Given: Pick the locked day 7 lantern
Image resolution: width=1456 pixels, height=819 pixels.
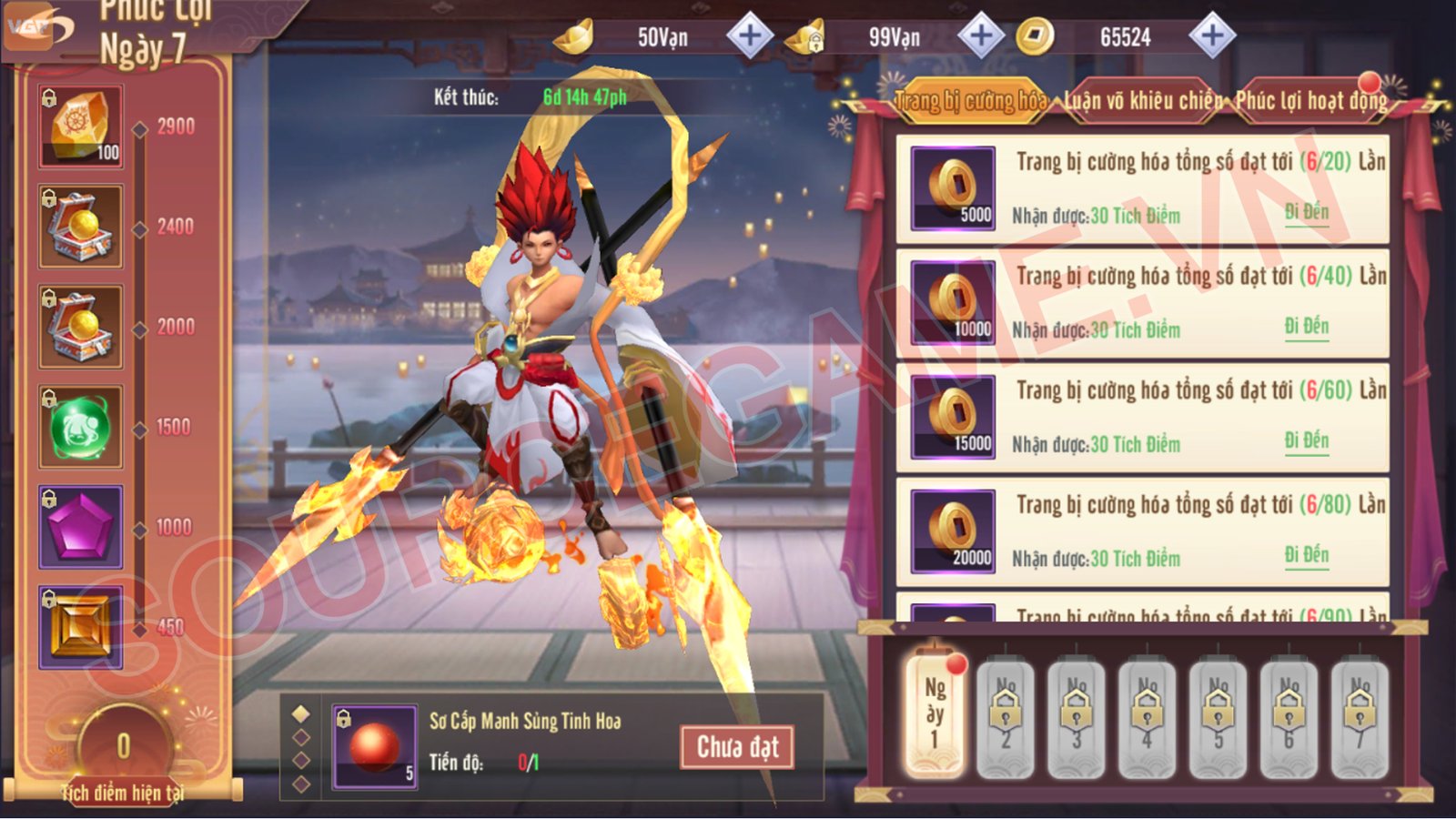Looking at the screenshot, I should [x=1360, y=714].
